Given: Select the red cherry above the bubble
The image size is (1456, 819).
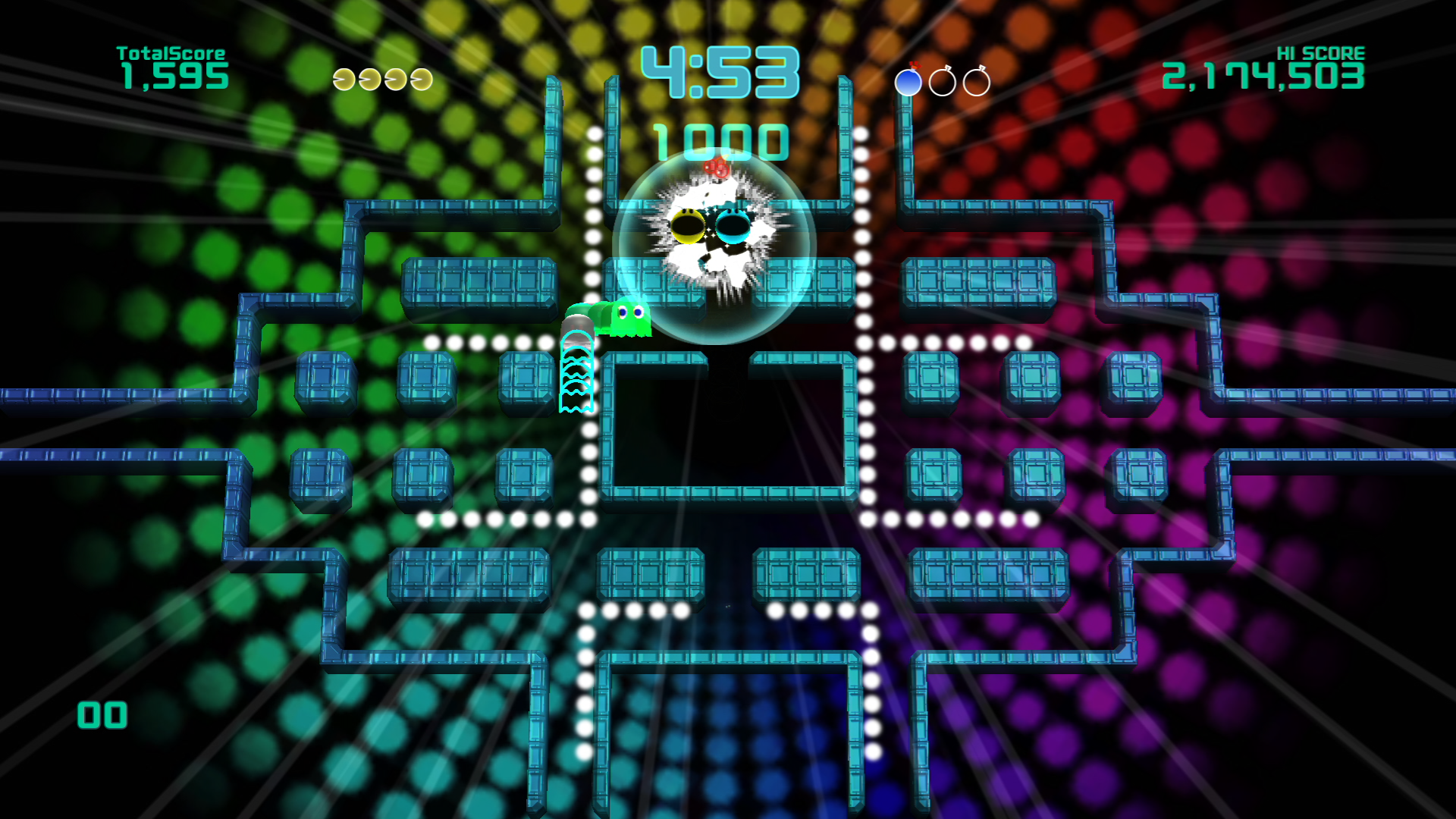Looking at the screenshot, I should tap(716, 168).
